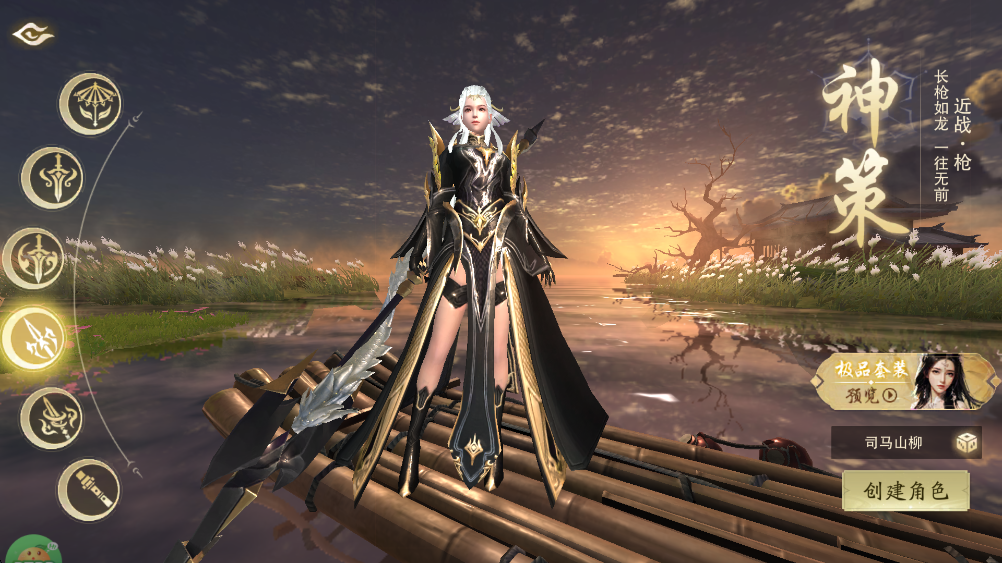The width and height of the screenshot is (1002, 563).
Task: Select the umbrella class icon
Action: tap(90, 103)
